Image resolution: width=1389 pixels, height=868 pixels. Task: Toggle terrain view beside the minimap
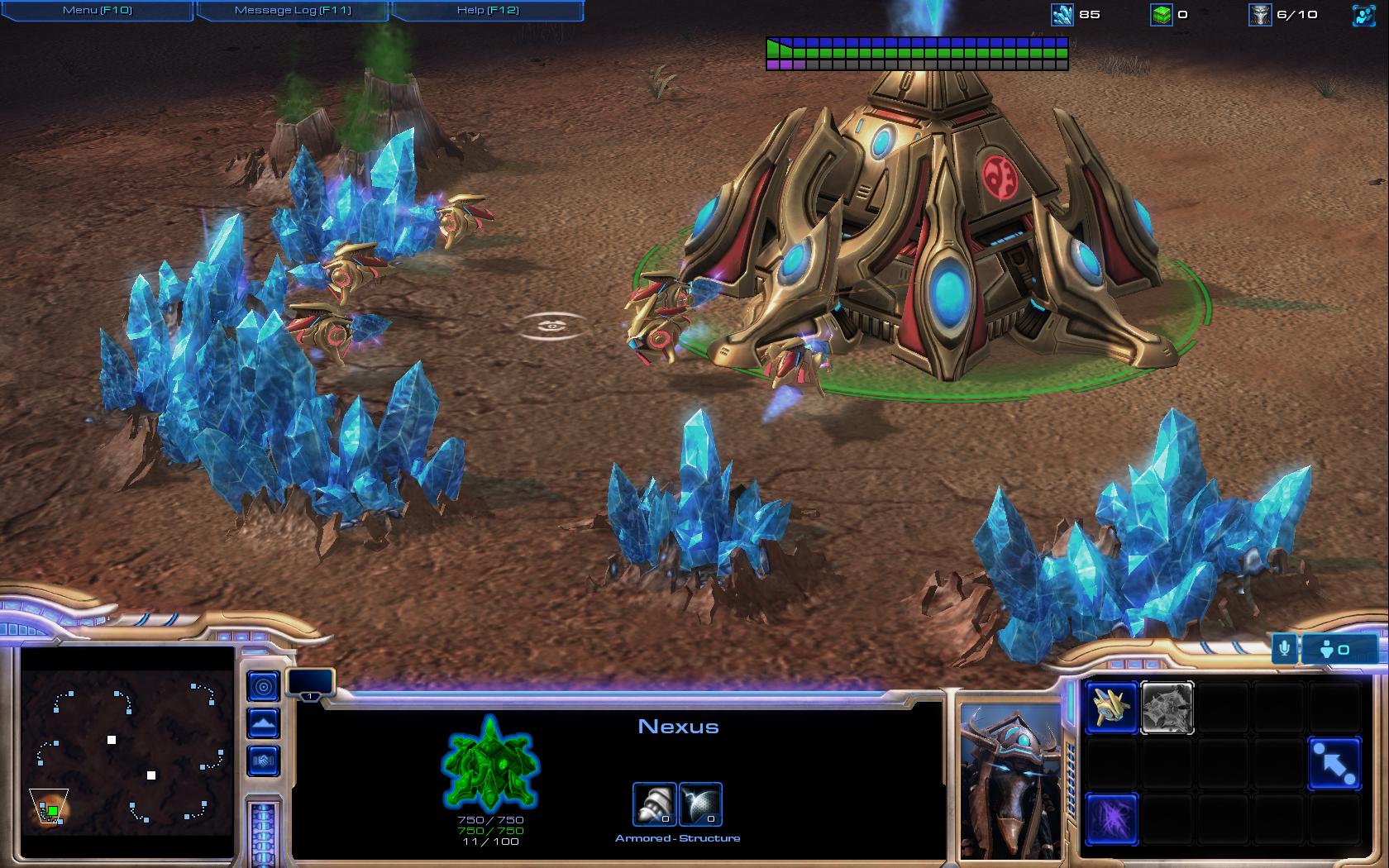[x=264, y=722]
